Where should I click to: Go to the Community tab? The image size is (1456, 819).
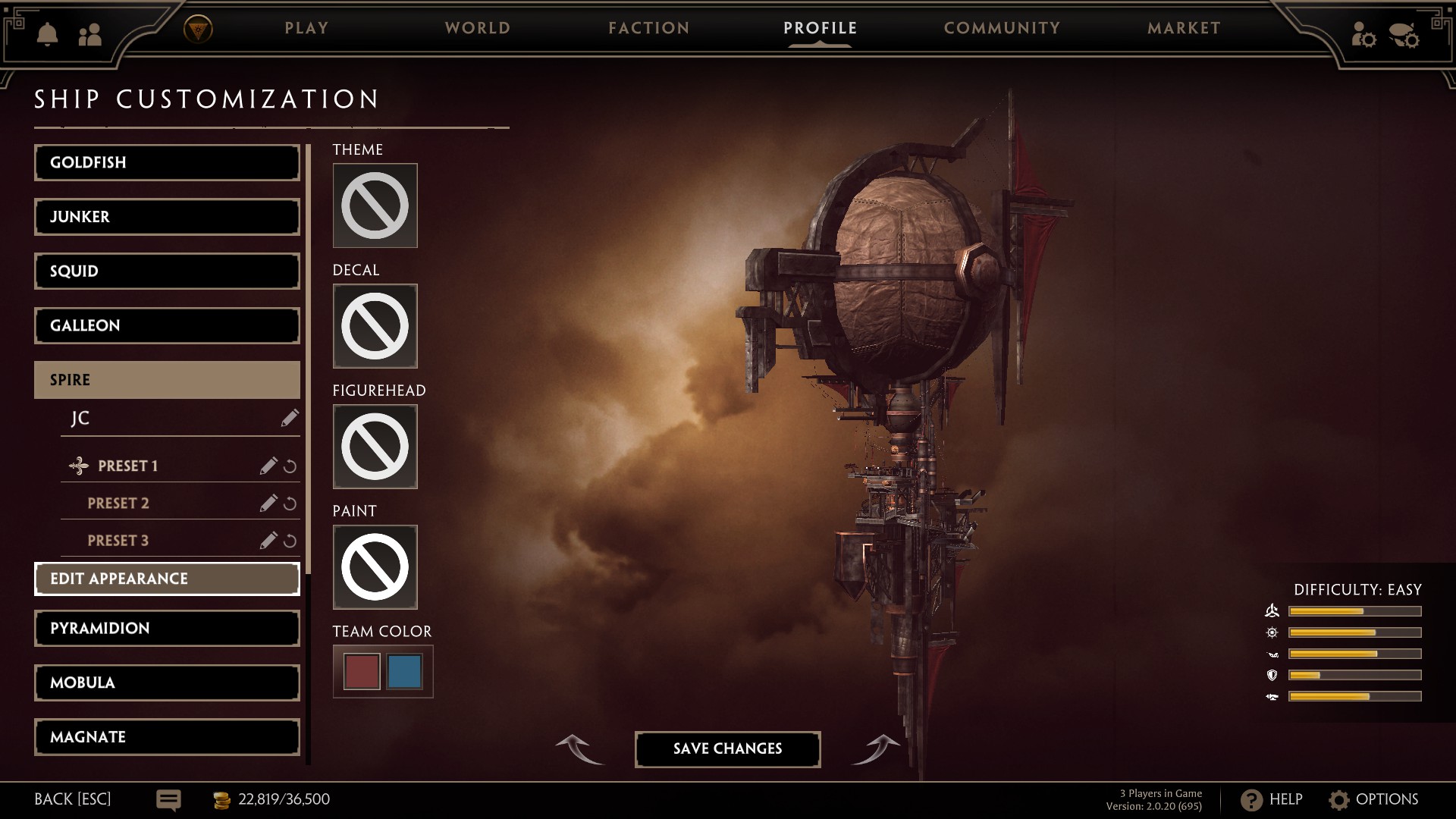click(x=1002, y=28)
